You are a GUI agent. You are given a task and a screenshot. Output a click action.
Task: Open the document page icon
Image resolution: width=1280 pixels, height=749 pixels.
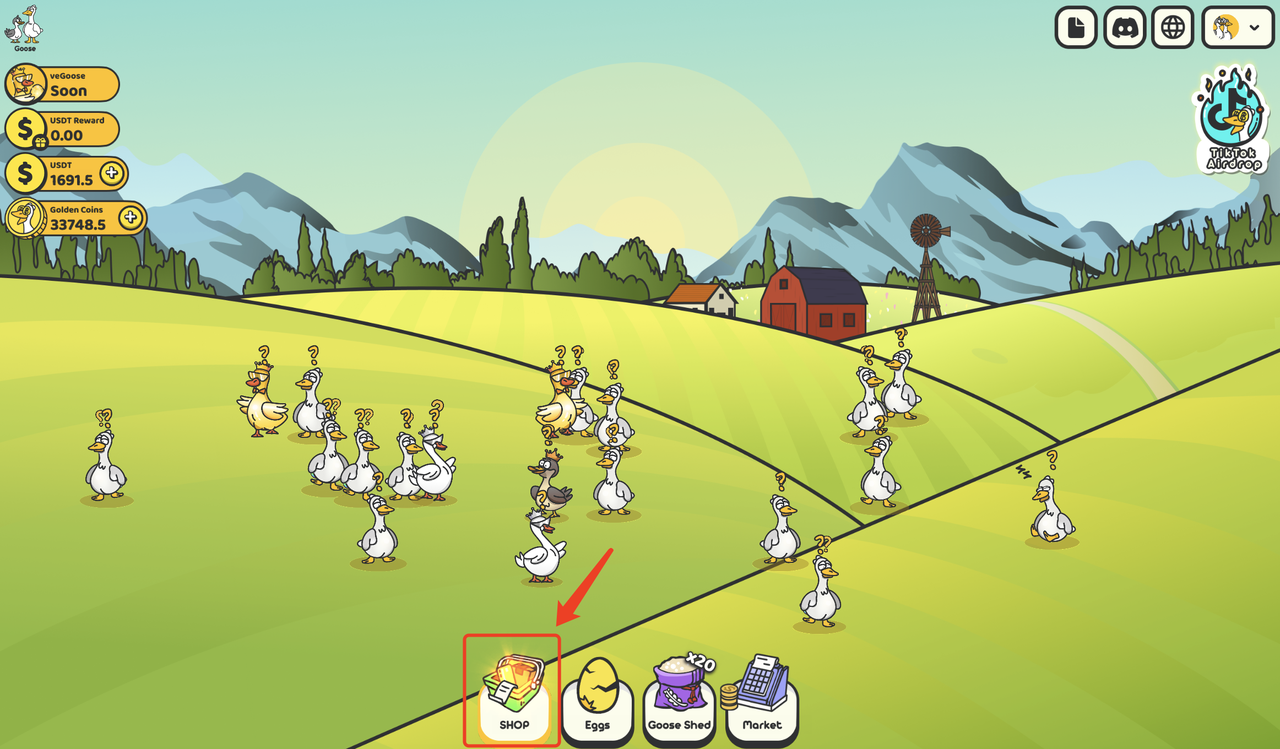[x=1077, y=28]
